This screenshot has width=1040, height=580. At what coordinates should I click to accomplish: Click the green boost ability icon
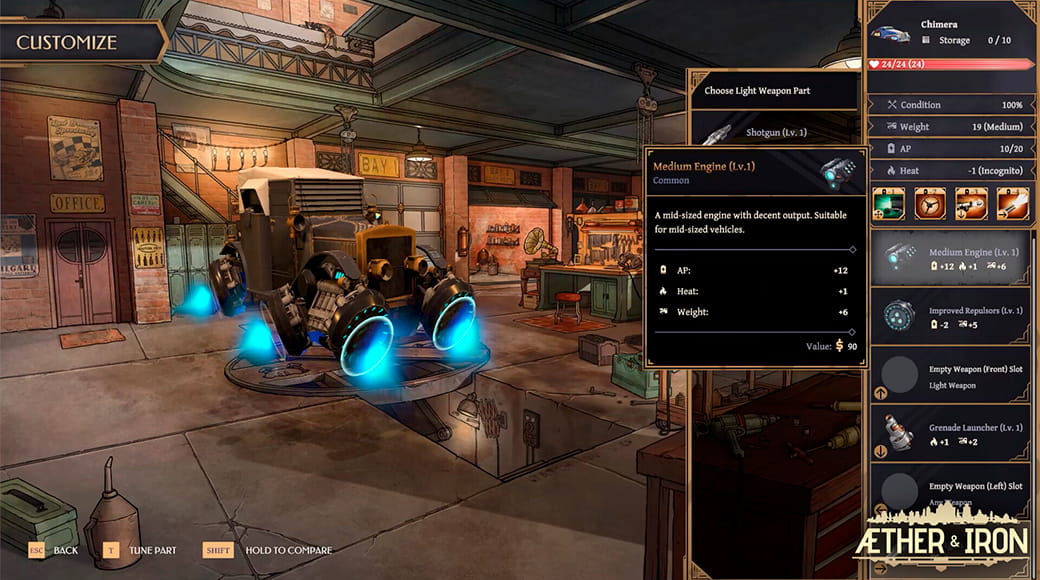tap(887, 203)
